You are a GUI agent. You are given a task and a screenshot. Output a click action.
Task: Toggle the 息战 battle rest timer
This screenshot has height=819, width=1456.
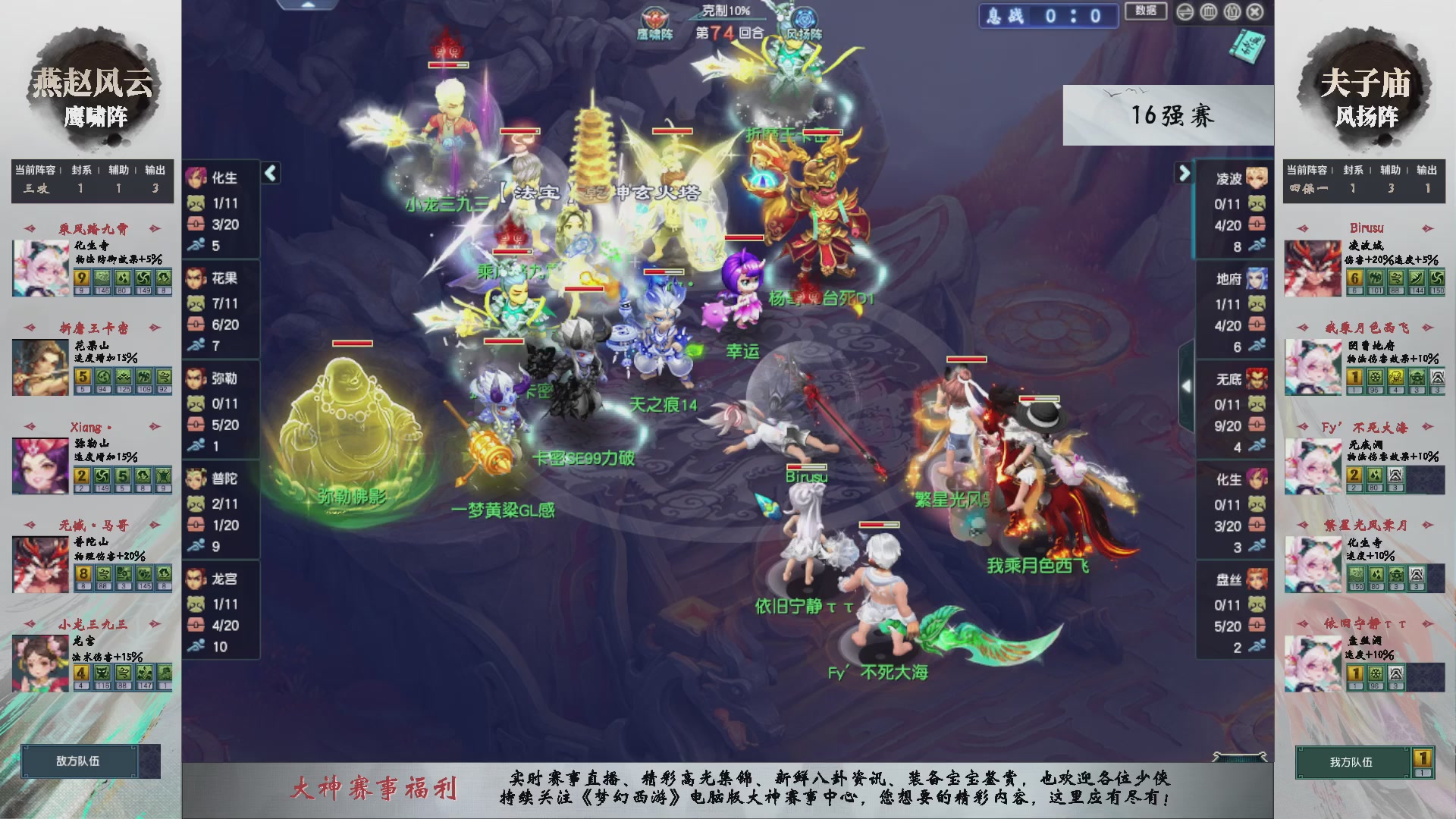click(1049, 16)
